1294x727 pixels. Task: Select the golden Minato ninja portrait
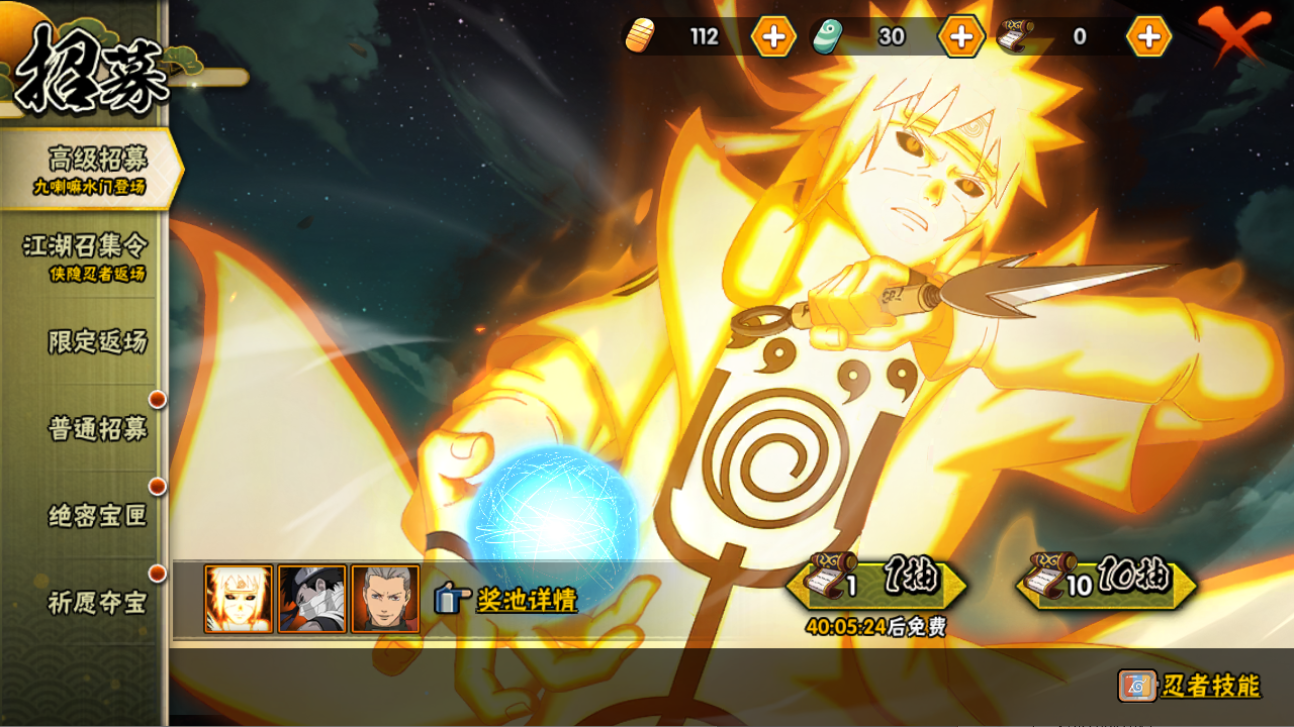coord(238,599)
